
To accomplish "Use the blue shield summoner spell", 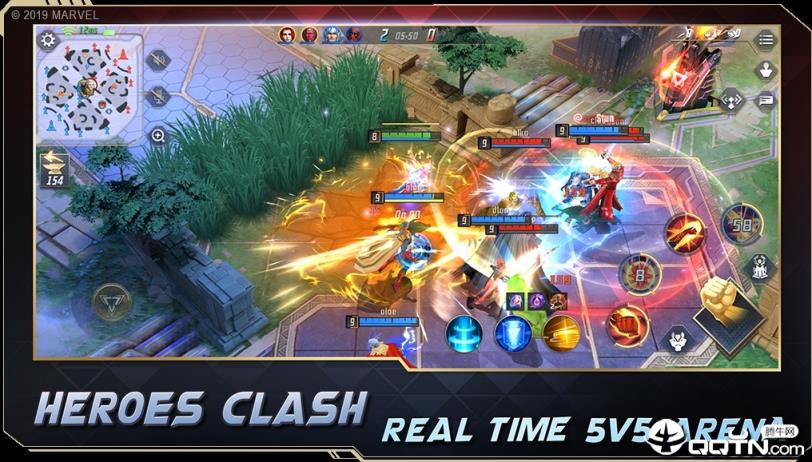I will [x=513, y=333].
